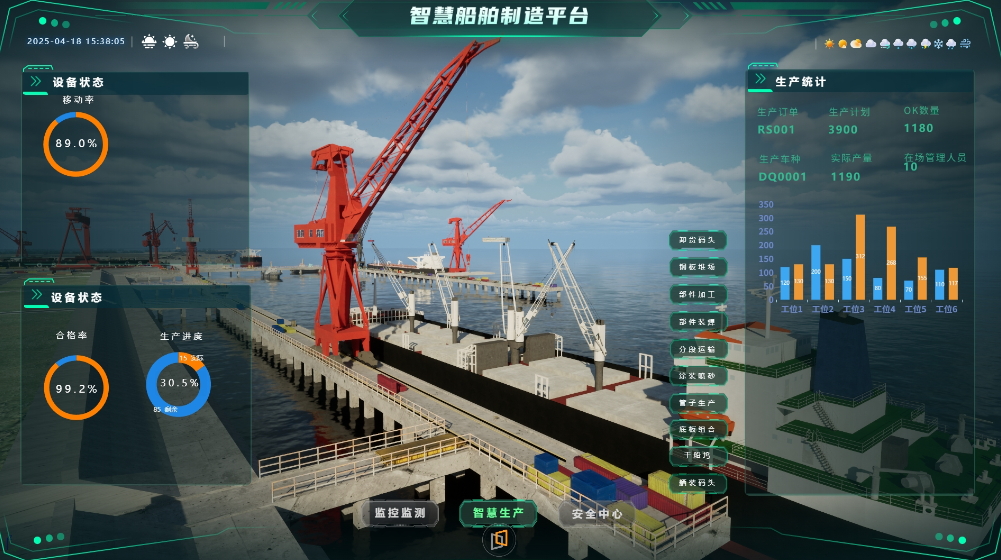Select the 安全中心 tab
The image size is (1001, 560).
click(x=597, y=514)
